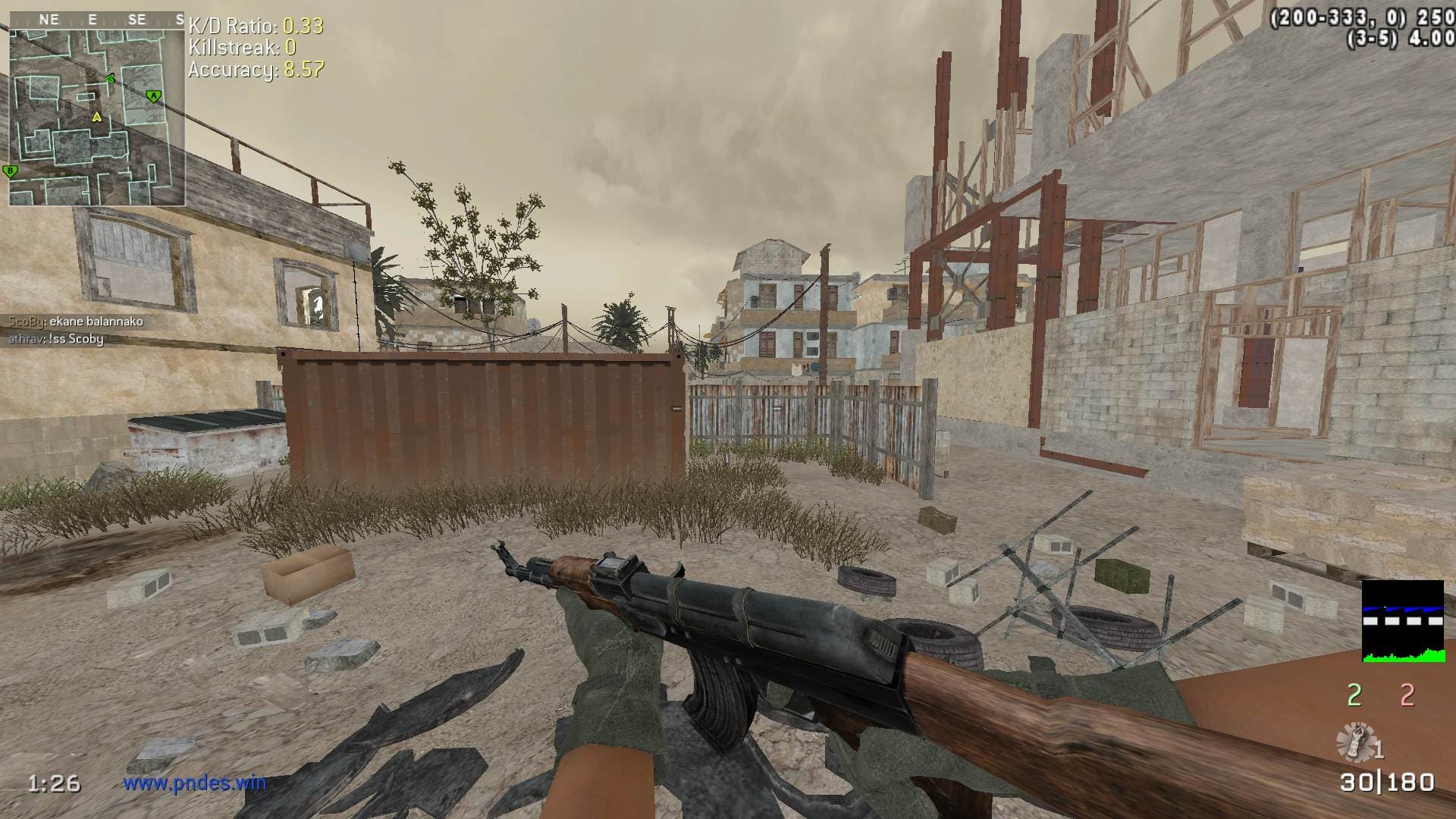Select bomb site B marker on minimap
The image size is (1456, 819).
pos(11,171)
